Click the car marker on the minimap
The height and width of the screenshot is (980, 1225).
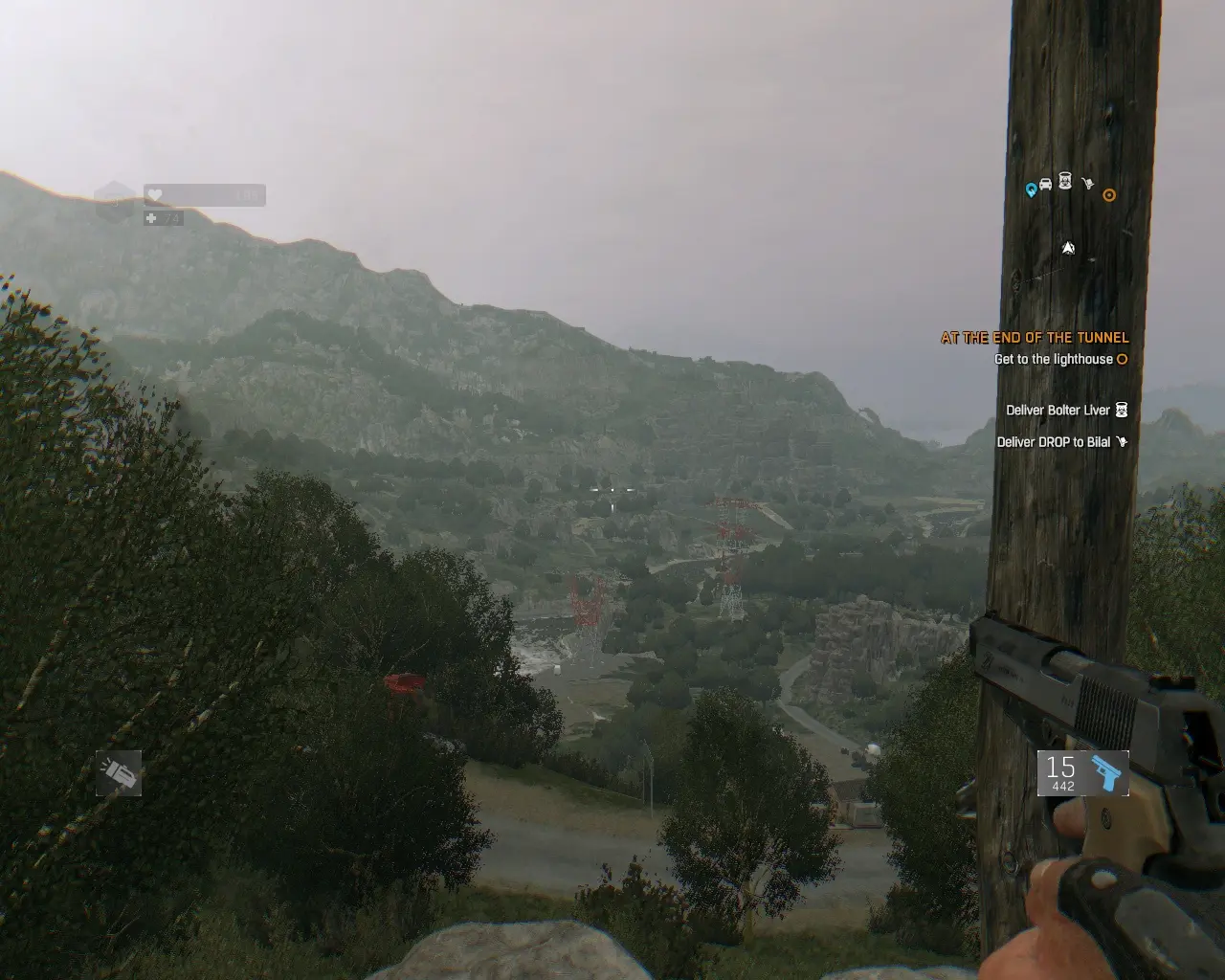click(1045, 184)
